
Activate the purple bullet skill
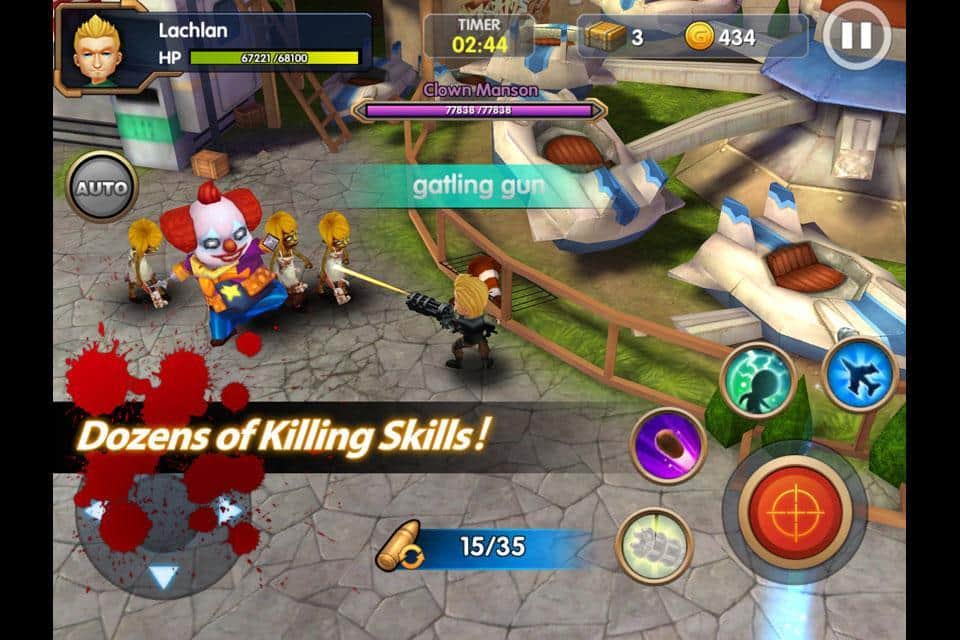click(668, 445)
